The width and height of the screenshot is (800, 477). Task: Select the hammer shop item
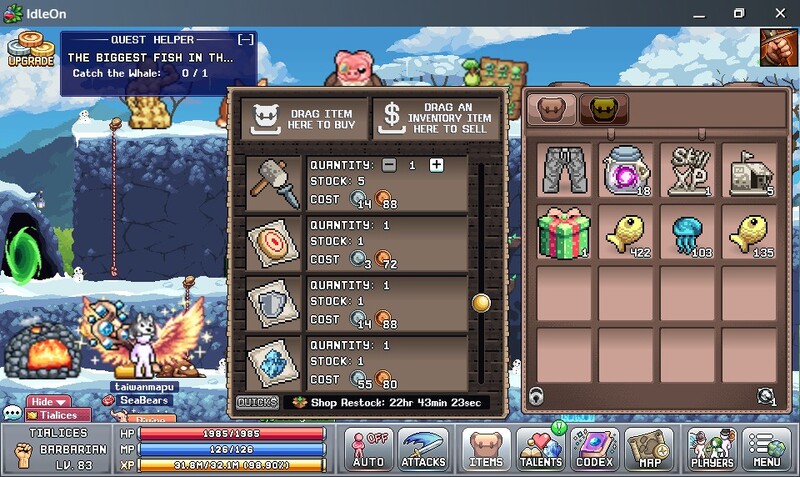point(273,182)
